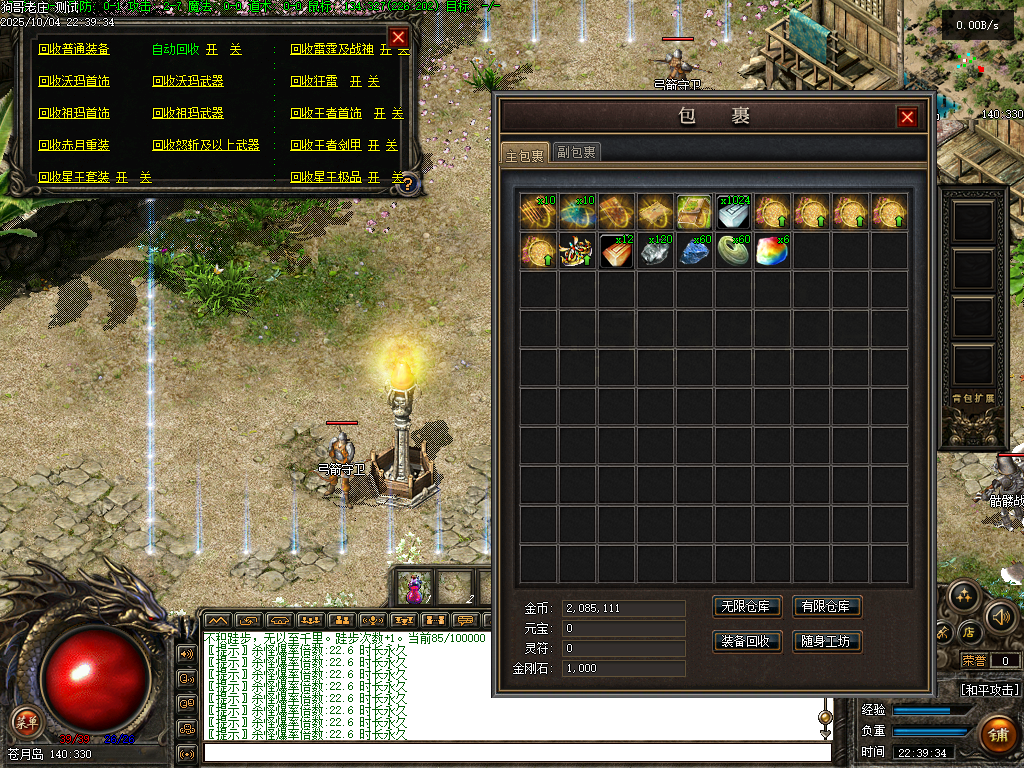Select the rainbow gem stack x6
The width and height of the screenshot is (1024, 768).
click(x=772, y=251)
